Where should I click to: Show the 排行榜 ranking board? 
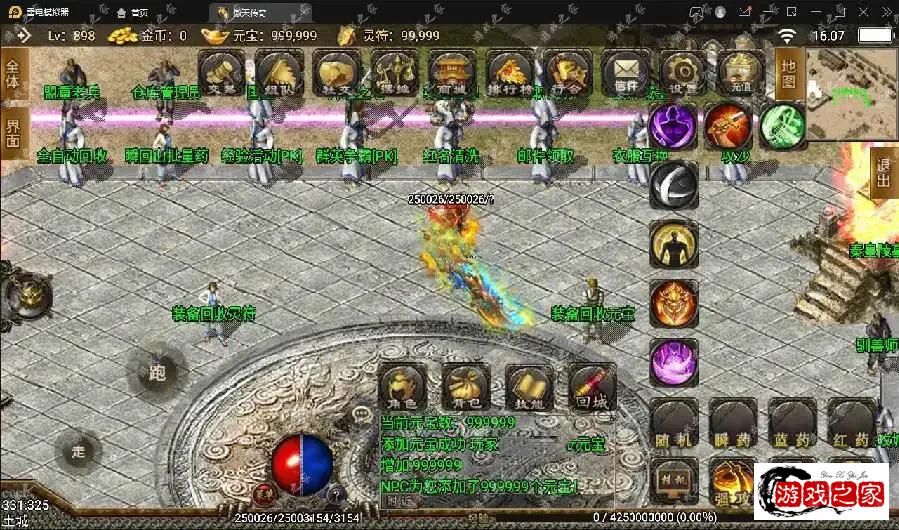tap(510, 73)
